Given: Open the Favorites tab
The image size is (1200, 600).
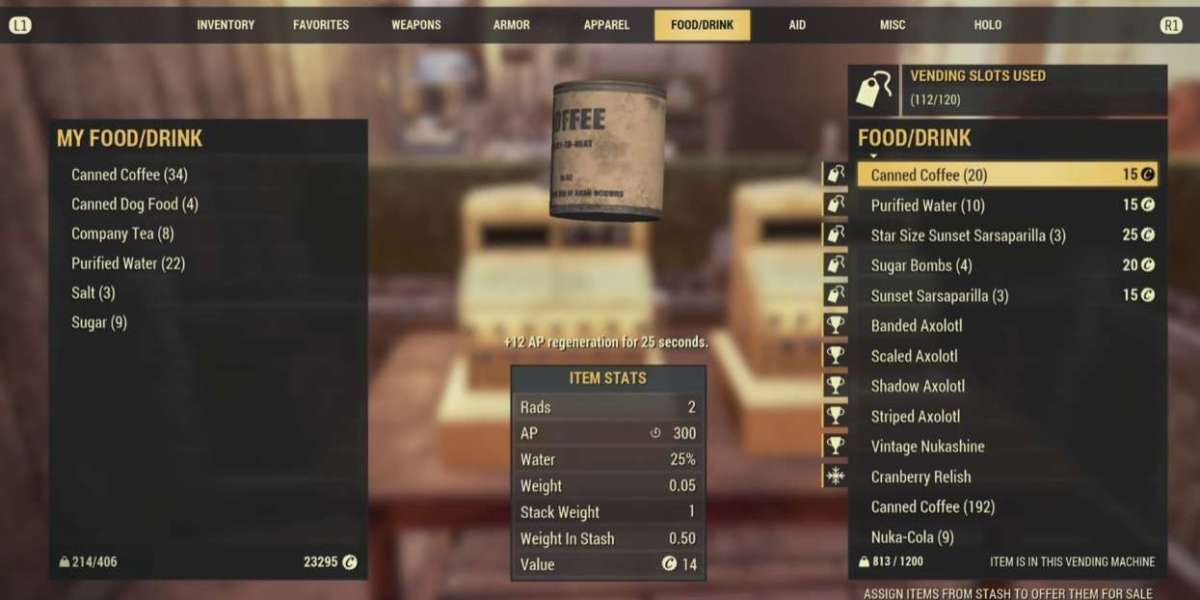Looking at the screenshot, I should (321, 25).
